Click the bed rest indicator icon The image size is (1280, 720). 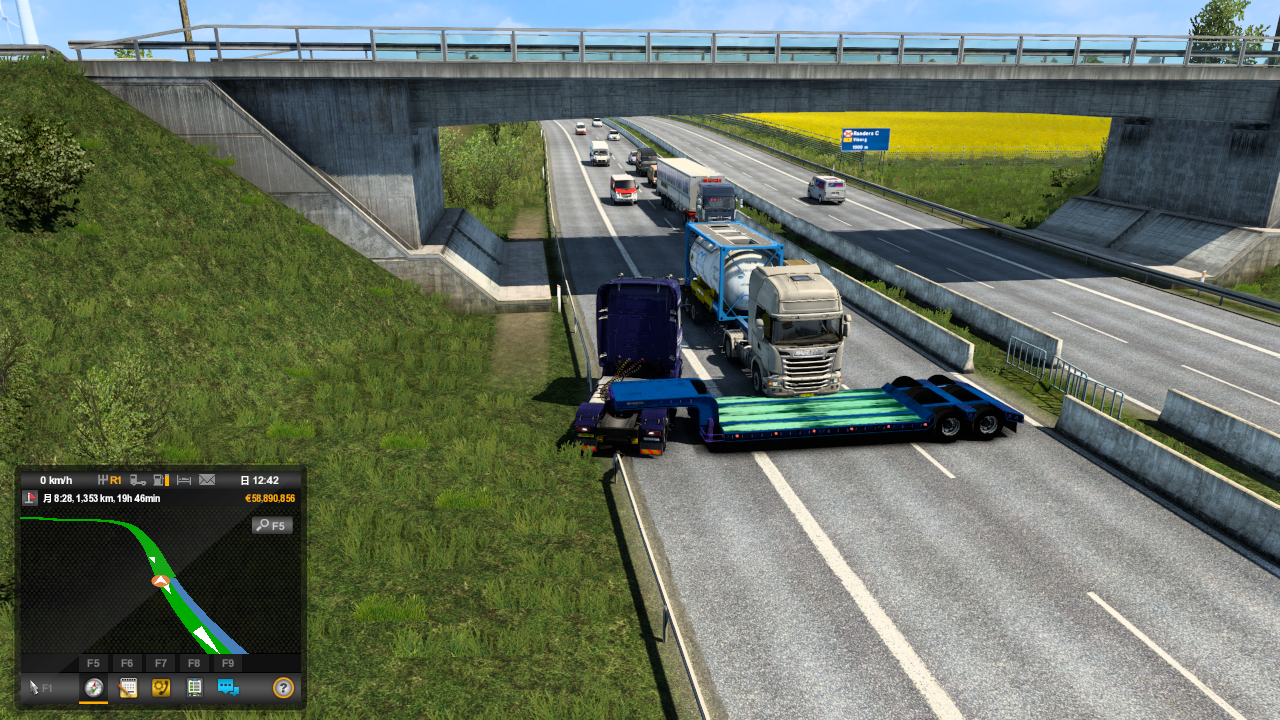pos(184,480)
